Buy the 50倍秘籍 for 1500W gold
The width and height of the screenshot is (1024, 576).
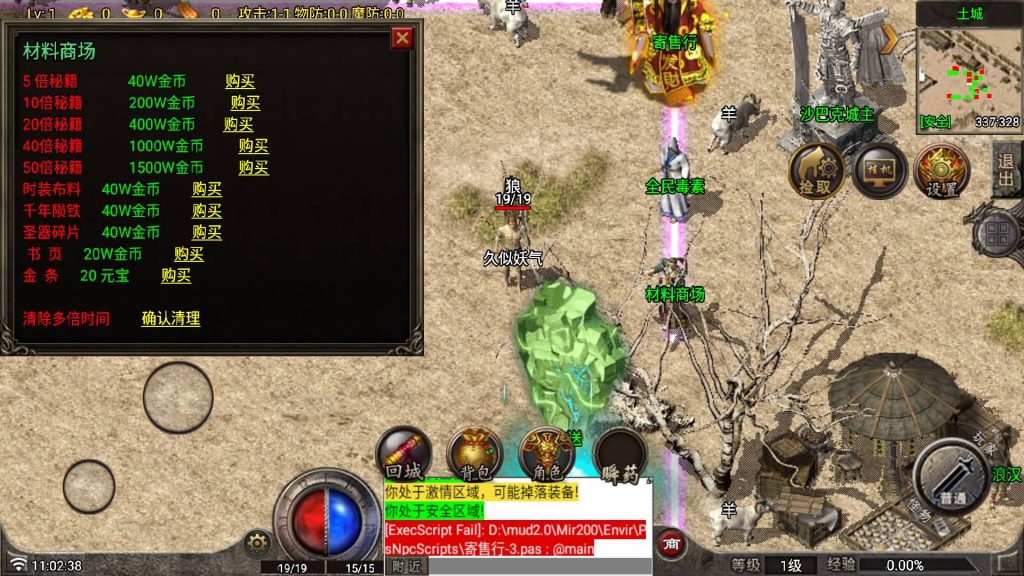point(253,167)
